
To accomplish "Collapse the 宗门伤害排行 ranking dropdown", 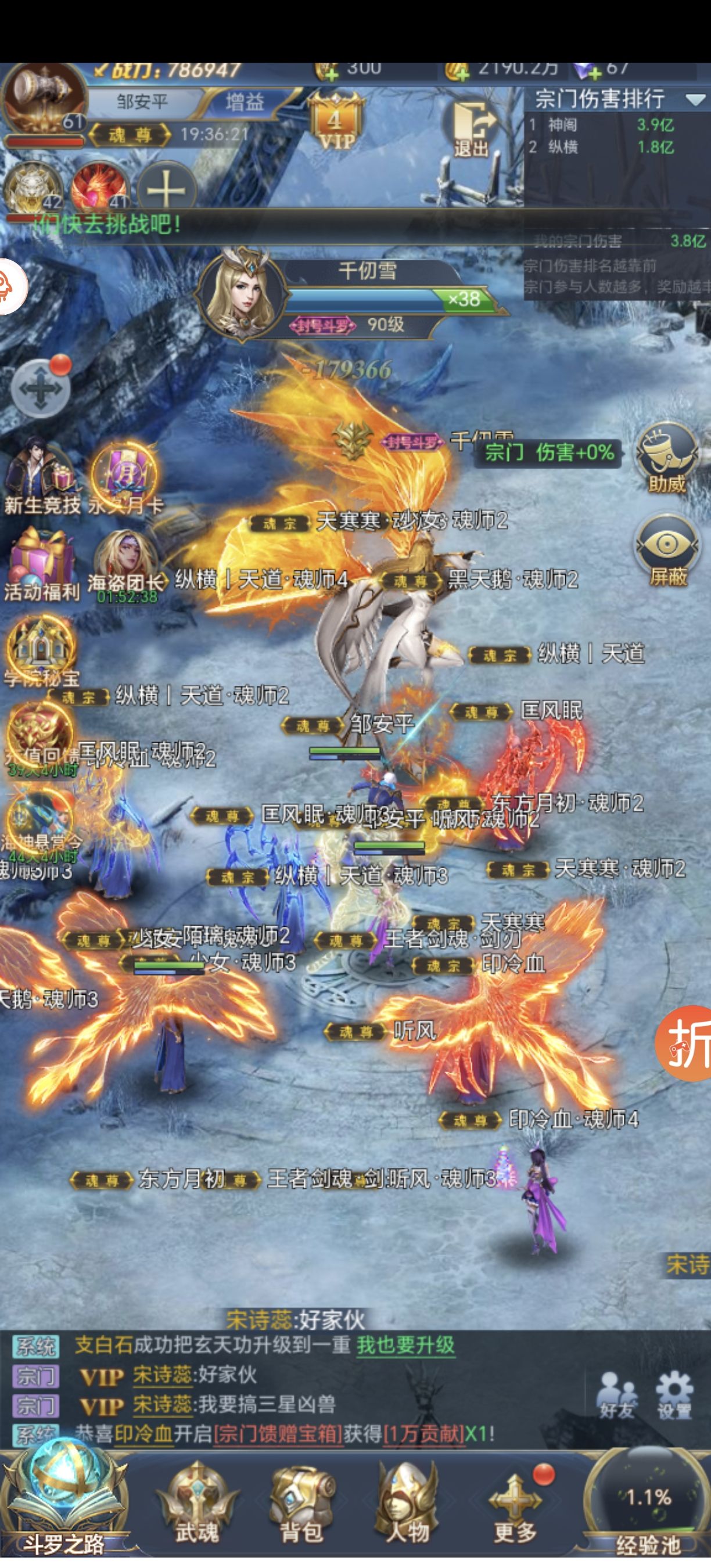I will pyautogui.click(x=695, y=99).
